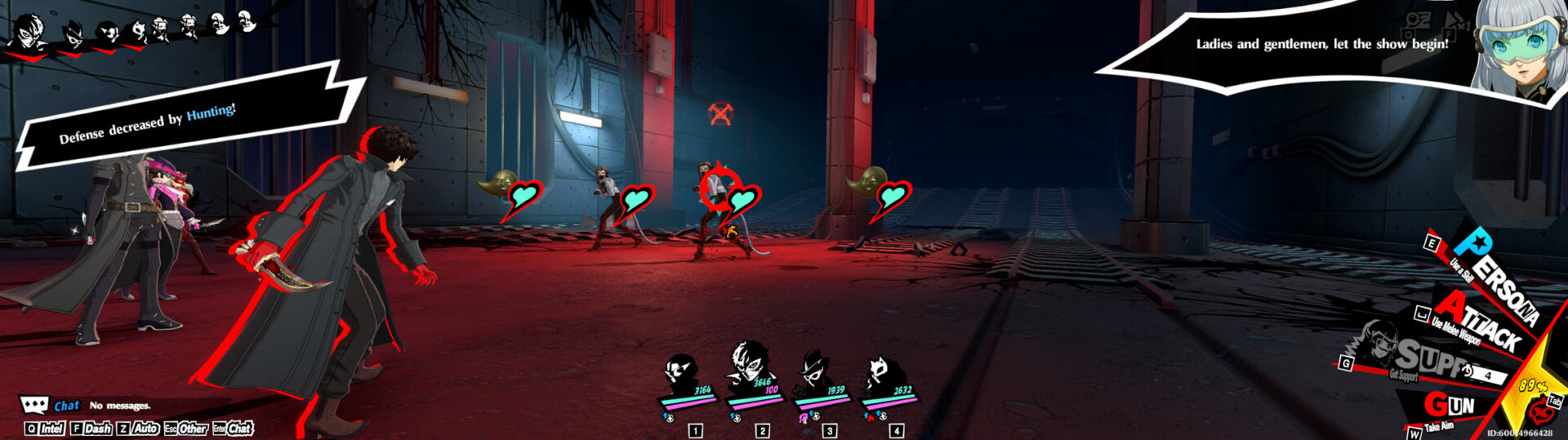The height and width of the screenshot is (440, 1568).
Task: Enable Auto battle mode
Action: 138,429
